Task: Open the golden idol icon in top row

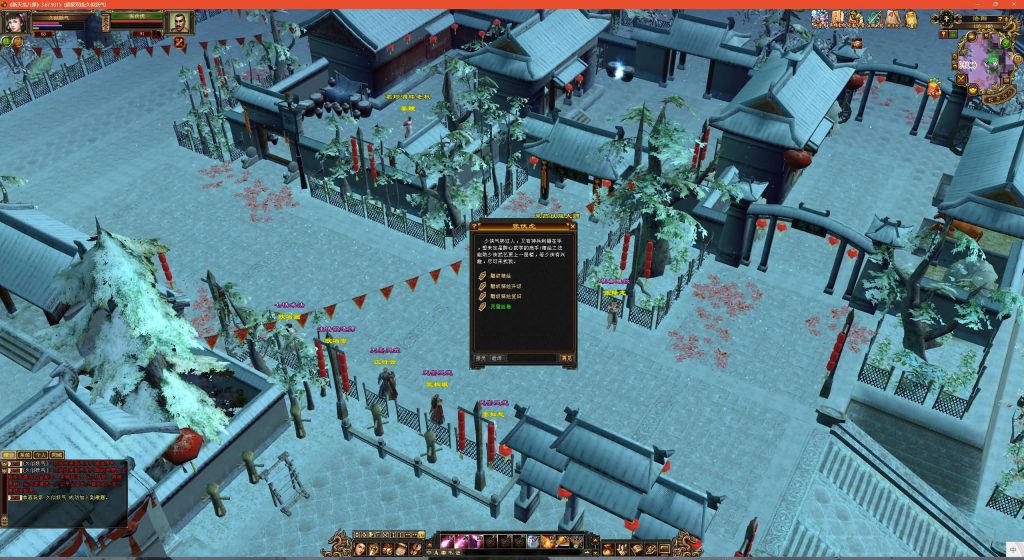Action: (911, 18)
